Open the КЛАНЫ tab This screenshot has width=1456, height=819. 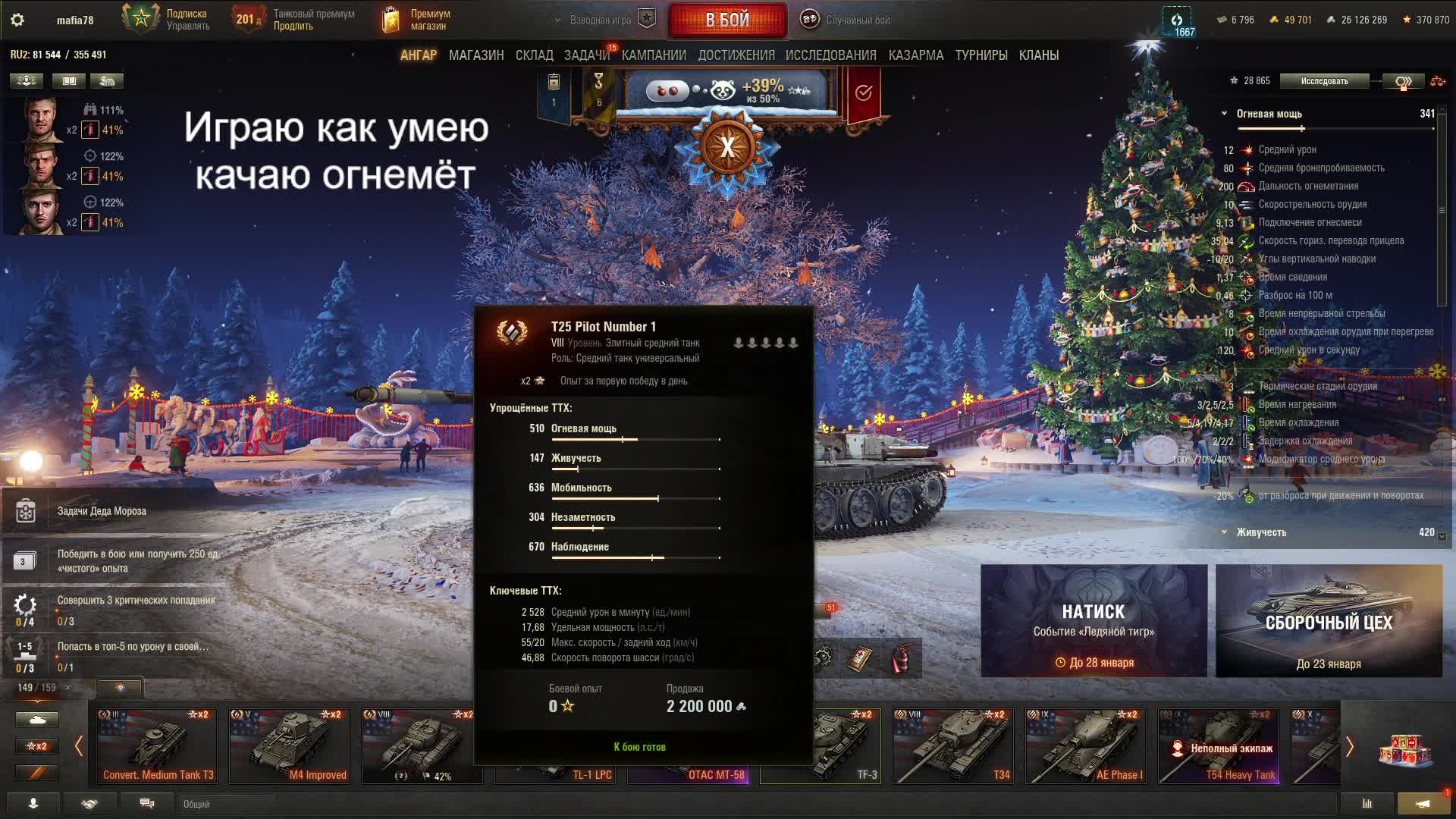click(x=1038, y=55)
